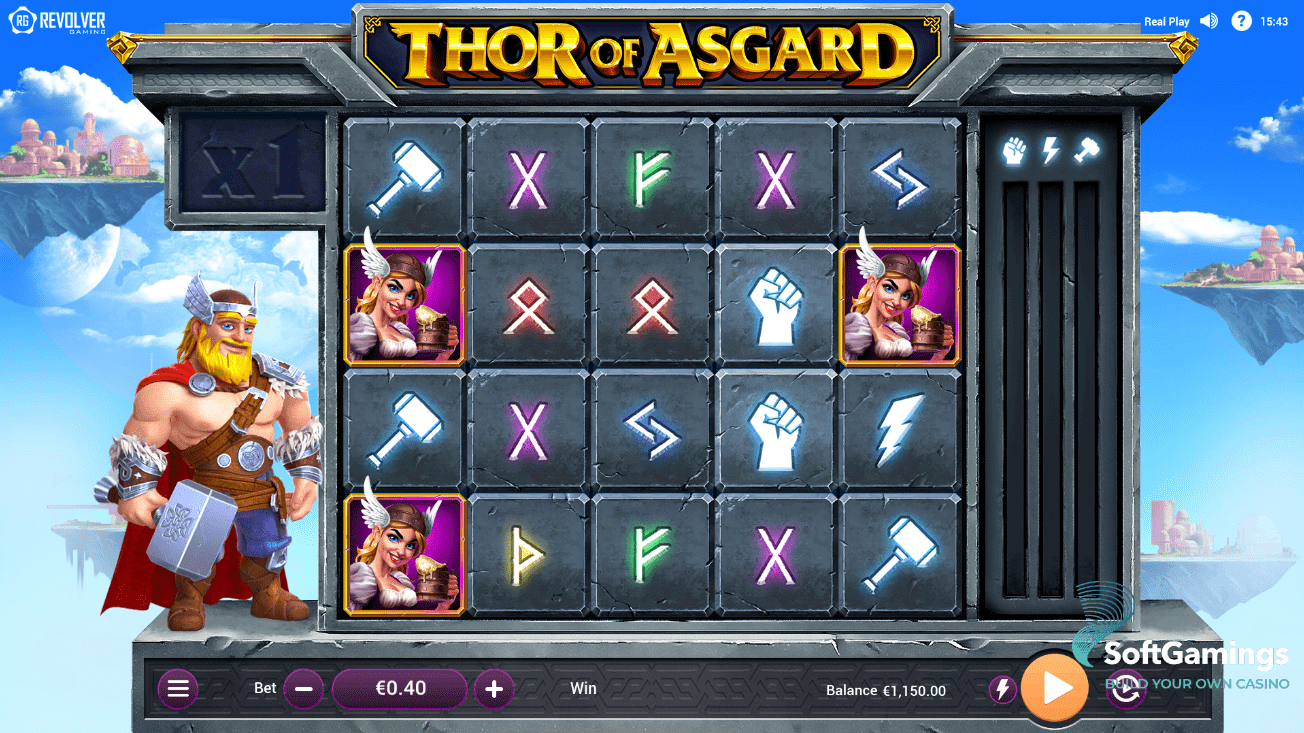The image size is (1304, 733).
Task: Decrease the bet with the minus button
Action: pos(303,688)
